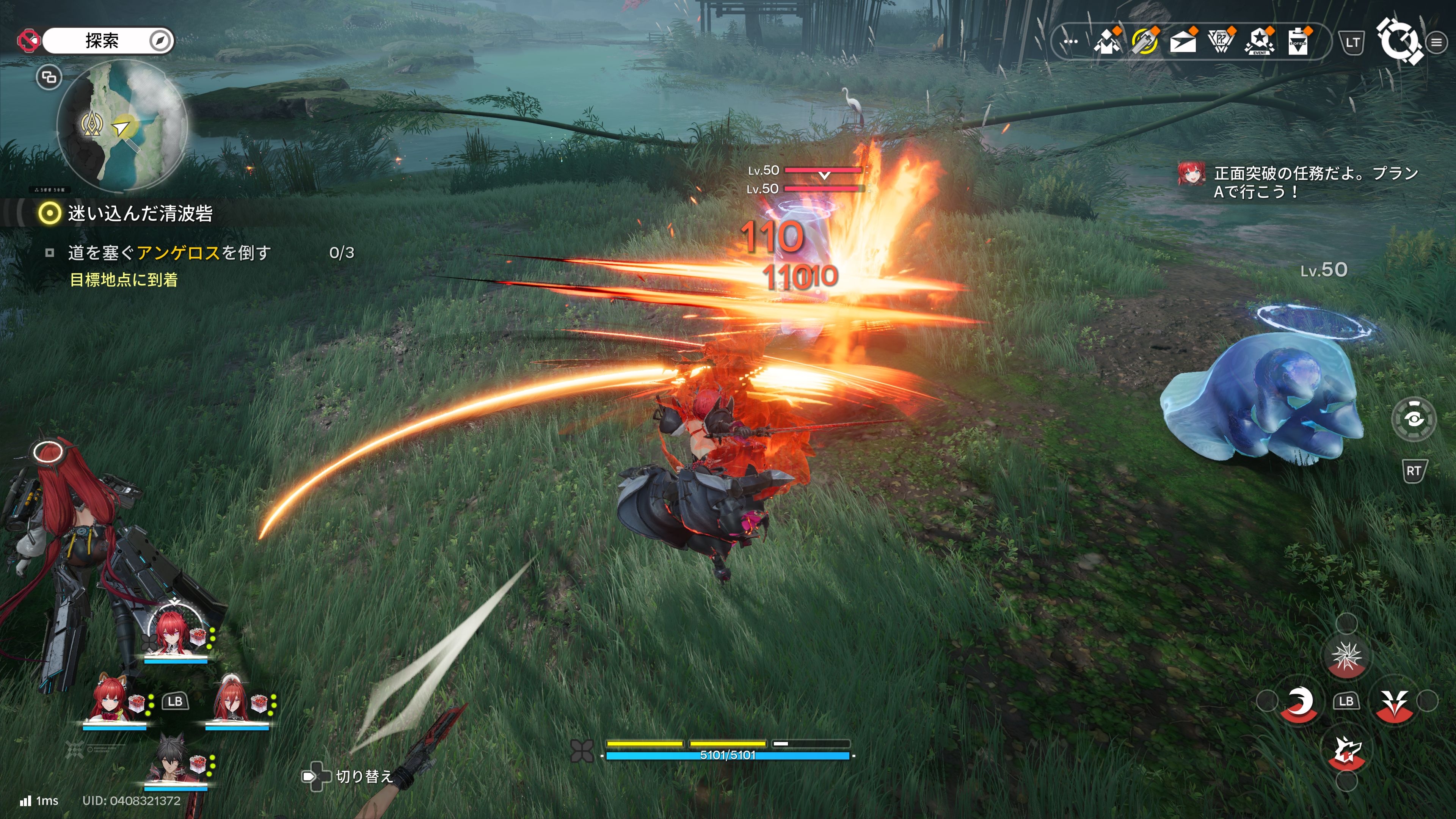1456x819 pixels.
Task: Expand the three-dots more options icon
Action: [x=1070, y=42]
